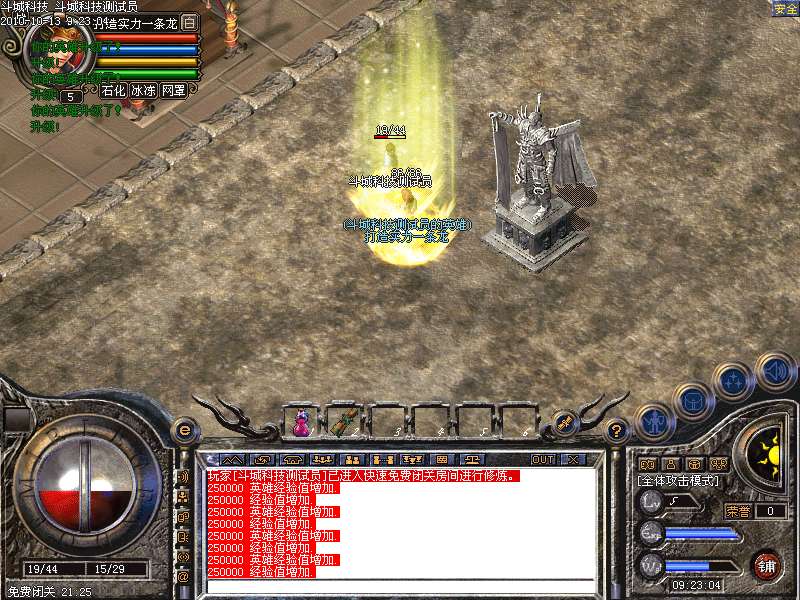Choose the 网罩 (net) button
800x600 pixels.
(x=174, y=90)
